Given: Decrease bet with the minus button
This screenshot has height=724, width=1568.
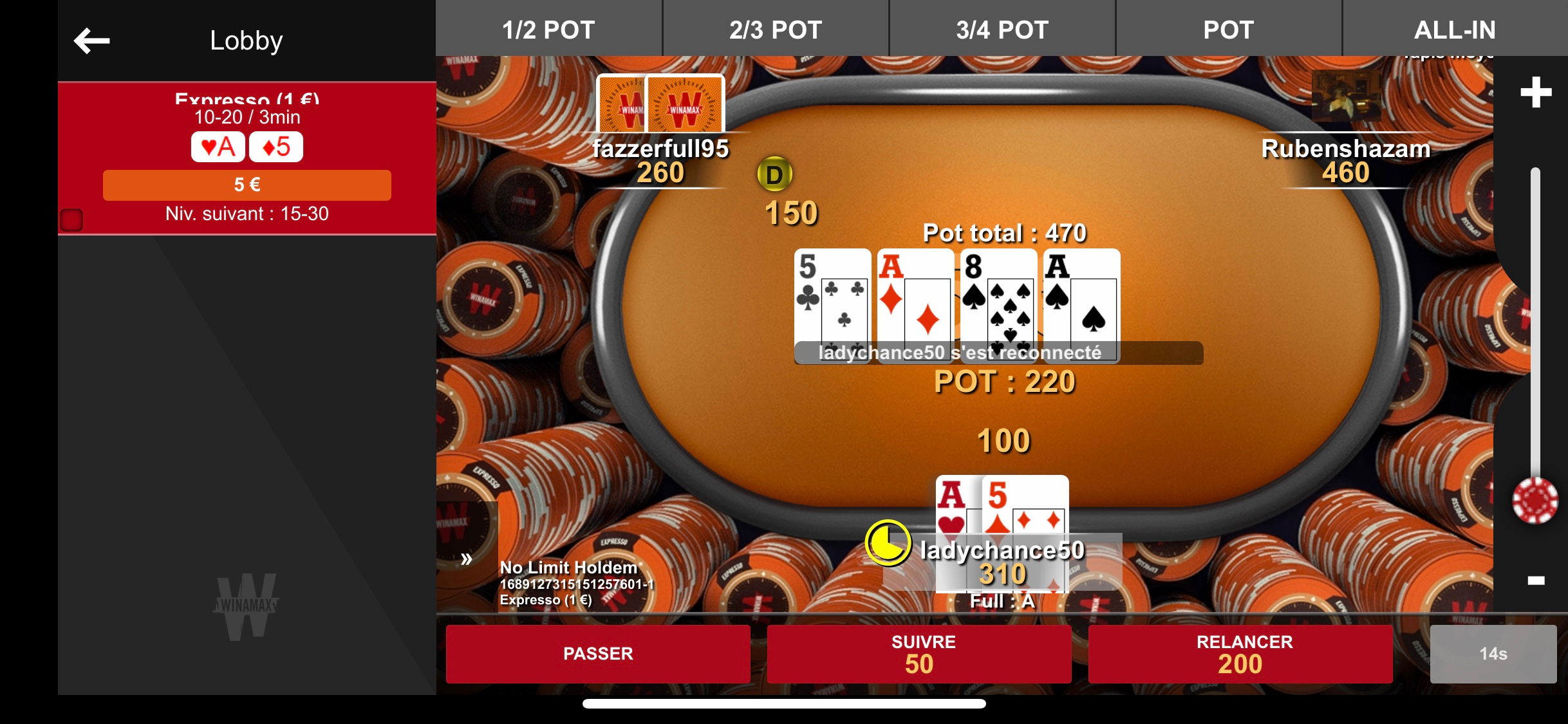Looking at the screenshot, I should click(1536, 580).
